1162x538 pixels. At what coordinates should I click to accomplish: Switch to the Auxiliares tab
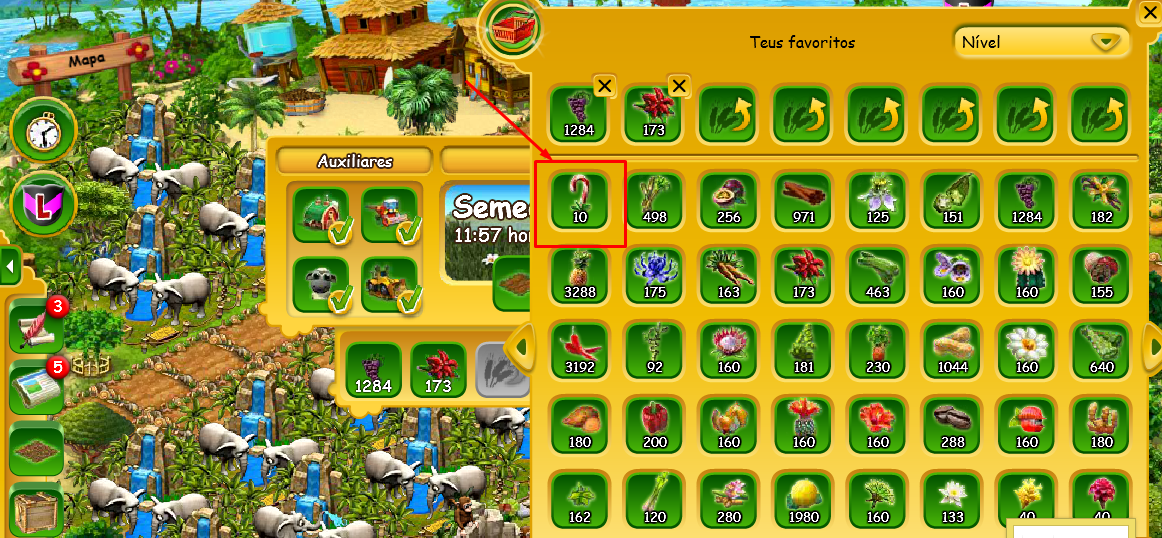tap(355, 161)
